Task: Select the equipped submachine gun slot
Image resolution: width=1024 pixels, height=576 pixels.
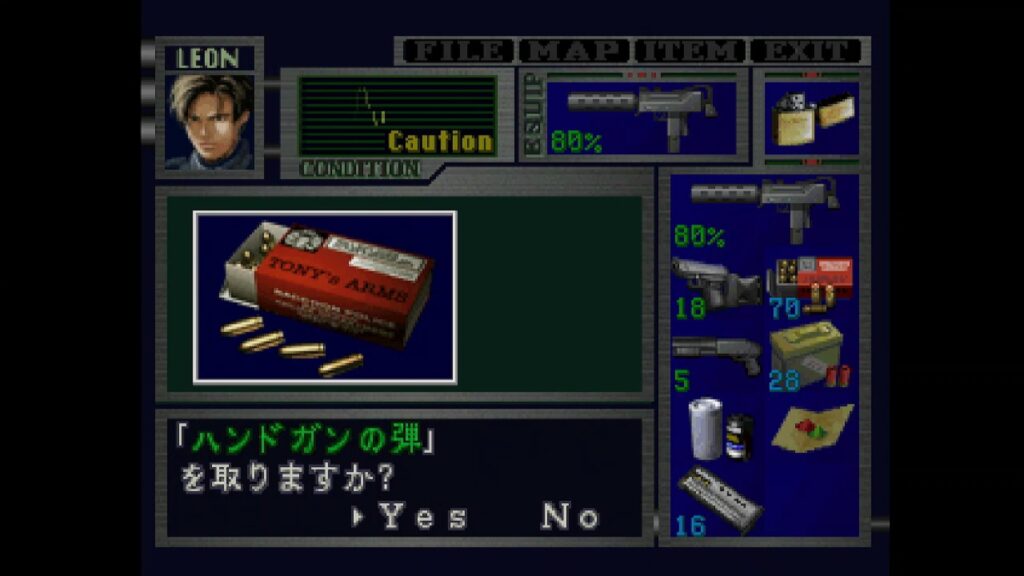Action: point(634,114)
